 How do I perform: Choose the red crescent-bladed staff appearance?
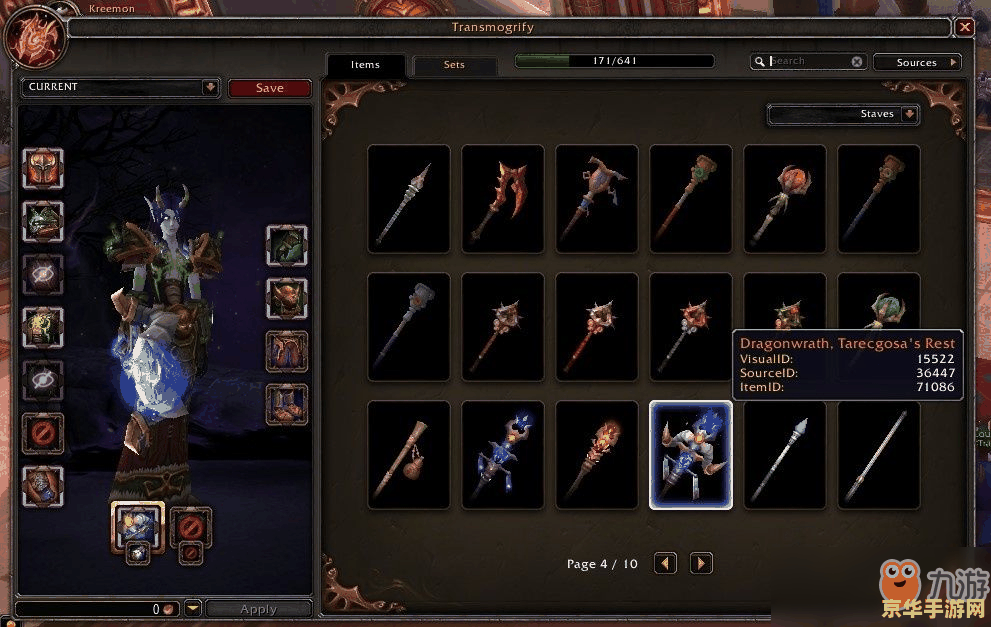point(502,198)
